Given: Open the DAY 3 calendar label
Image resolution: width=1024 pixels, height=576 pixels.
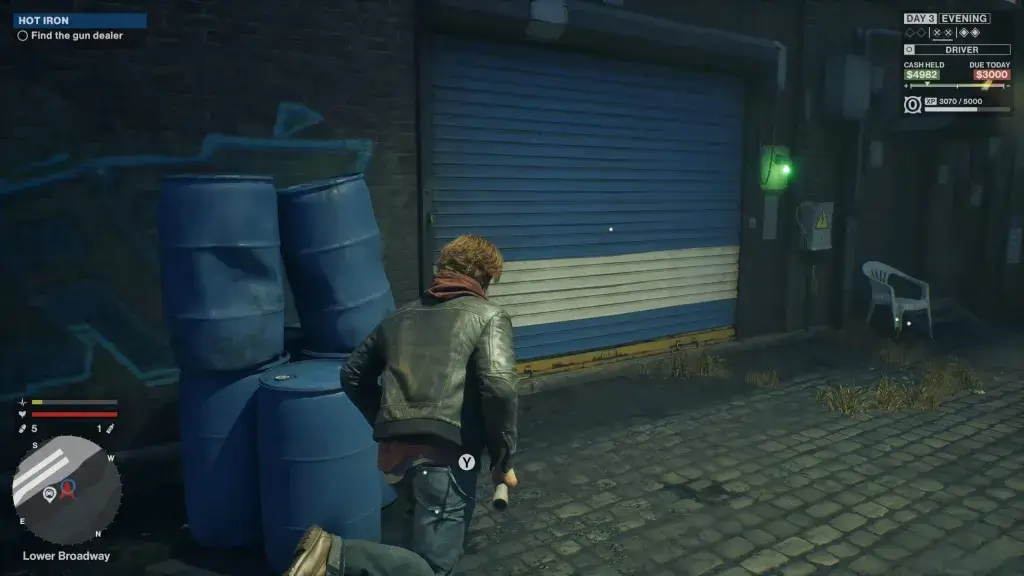Looking at the screenshot, I should tap(919, 18).
